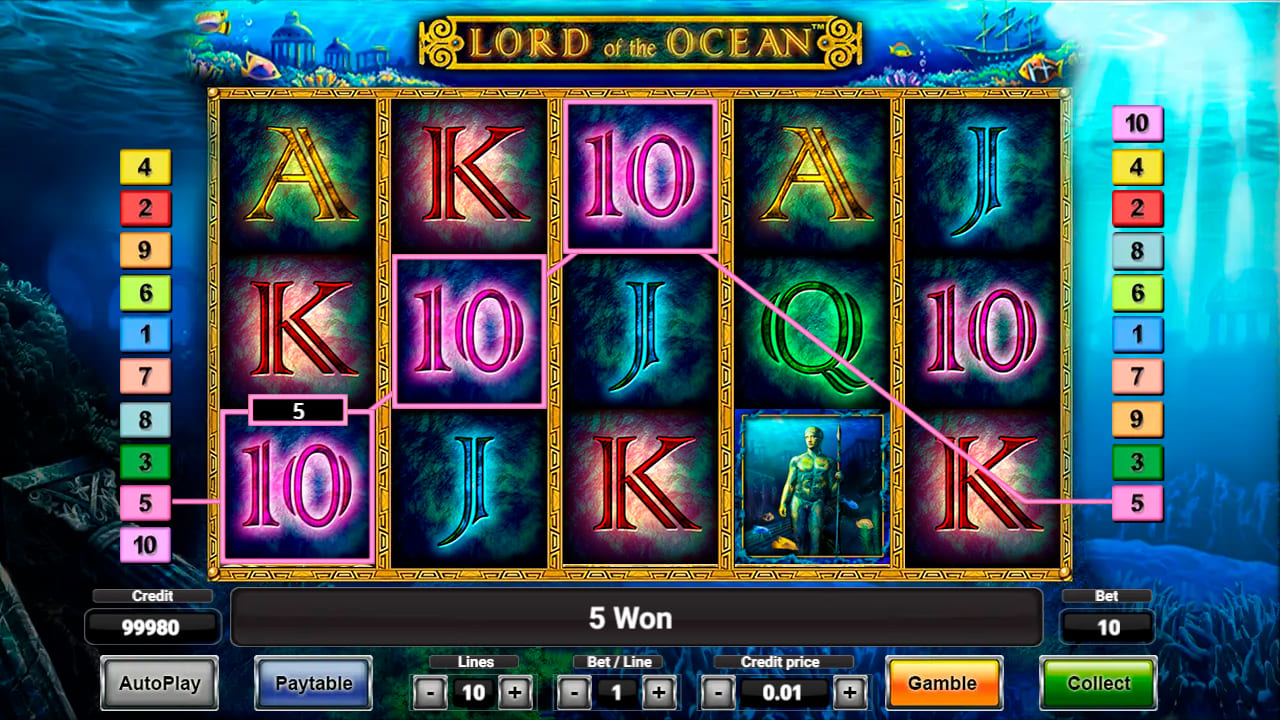Screen dimensions: 1280x720
Task: Raise Credit price using the plus control
Action: (x=850, y=692)
